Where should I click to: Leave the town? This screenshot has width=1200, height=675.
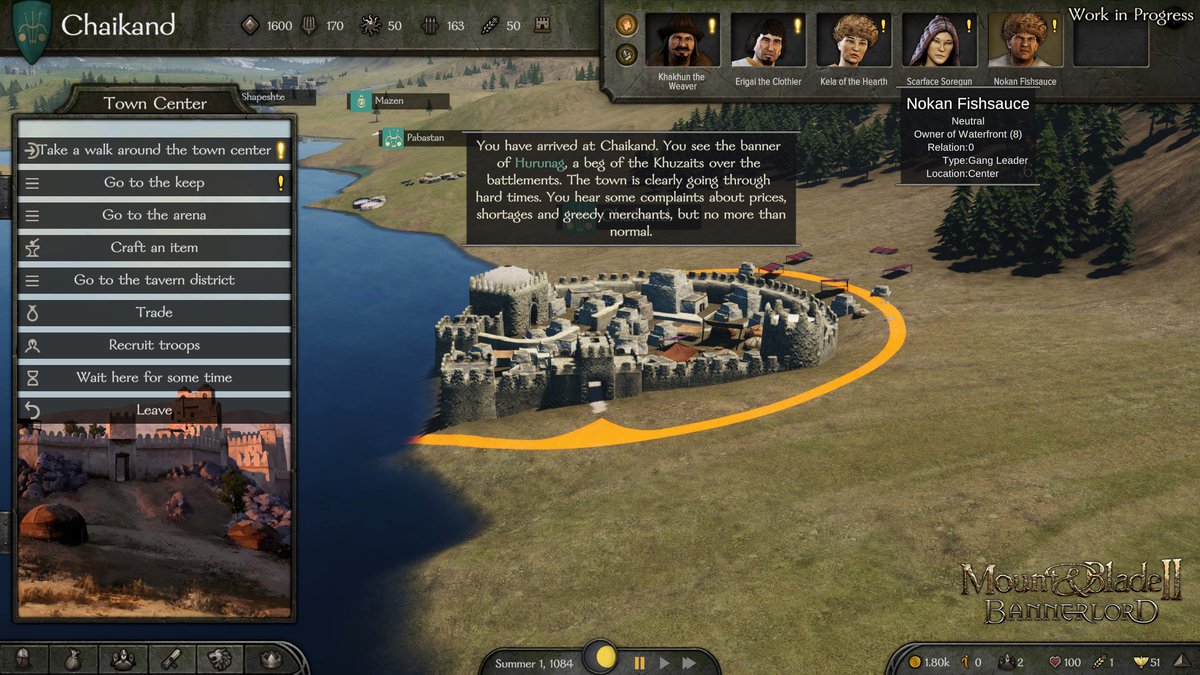[x=154, y=410]
